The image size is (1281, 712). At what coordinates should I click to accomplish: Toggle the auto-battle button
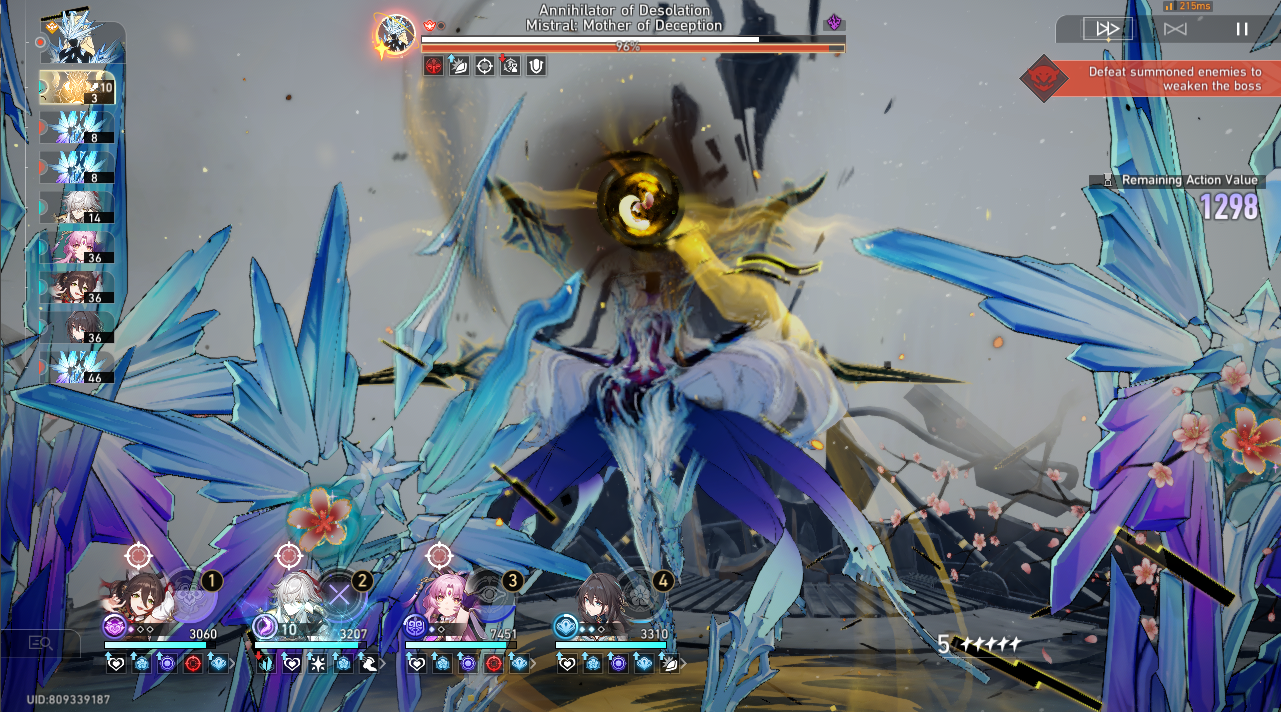(1175, 29)
